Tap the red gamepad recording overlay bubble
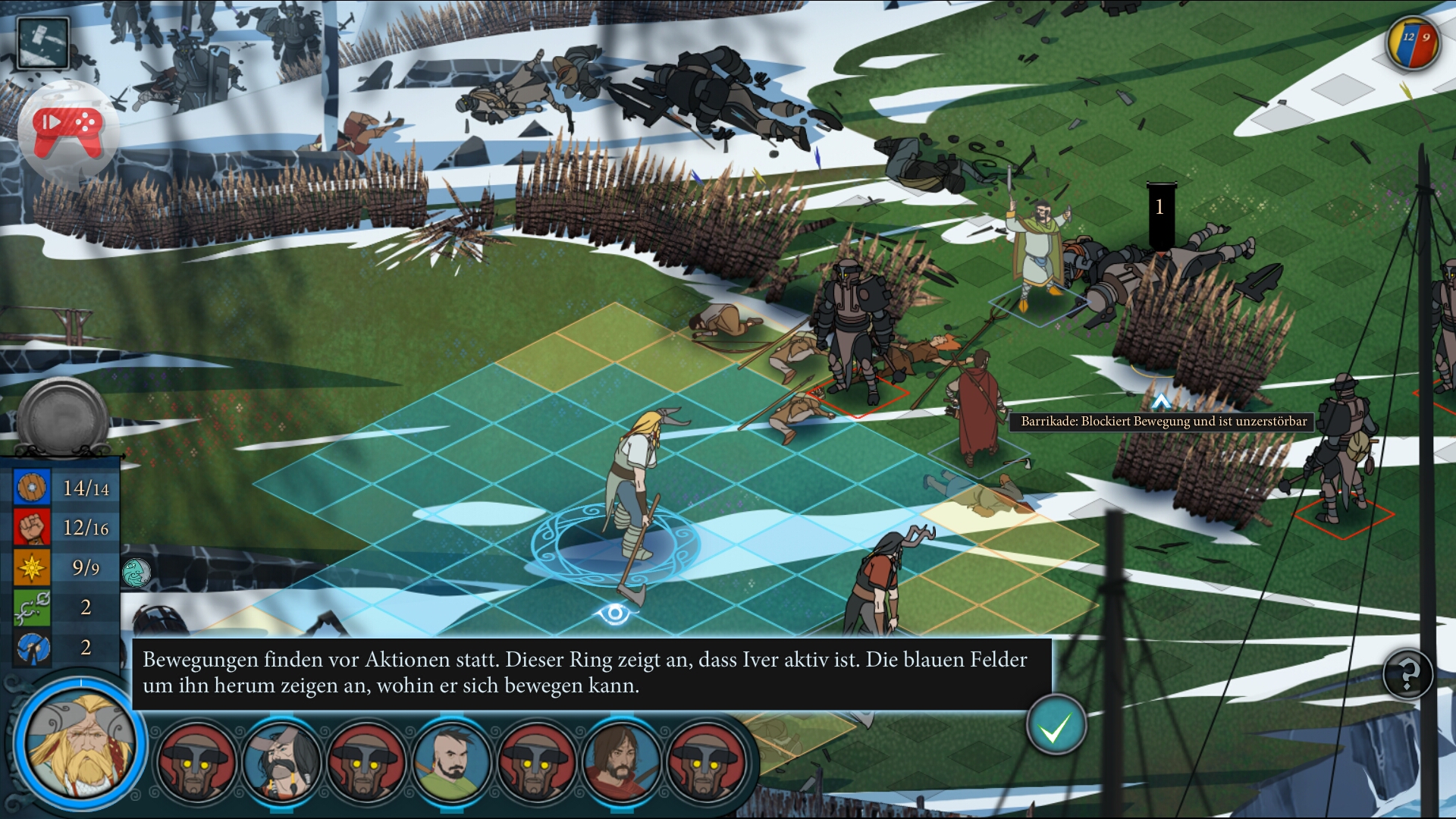The height and width of the screenshot is (819, 1456). tap(68, 129)
